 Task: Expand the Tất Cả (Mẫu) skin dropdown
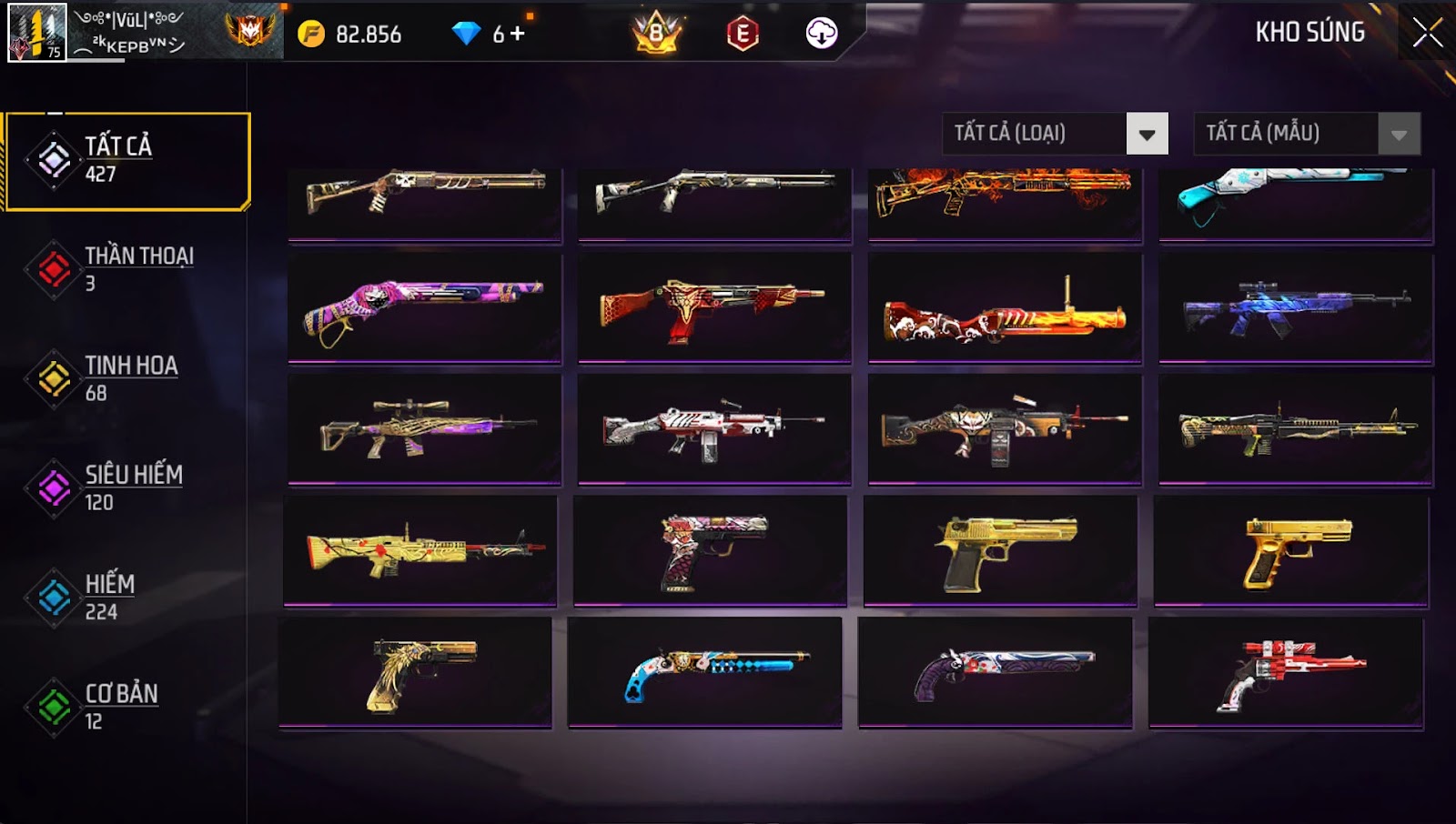1399,135
